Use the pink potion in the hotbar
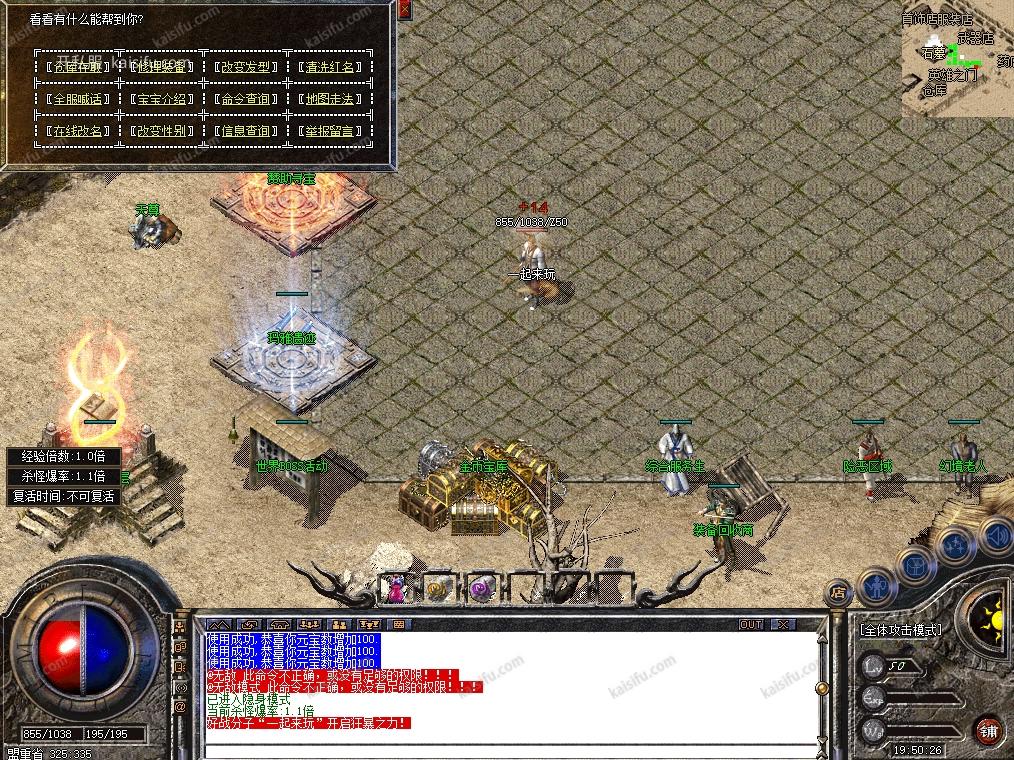1014x760 pixels. (395, 589)
